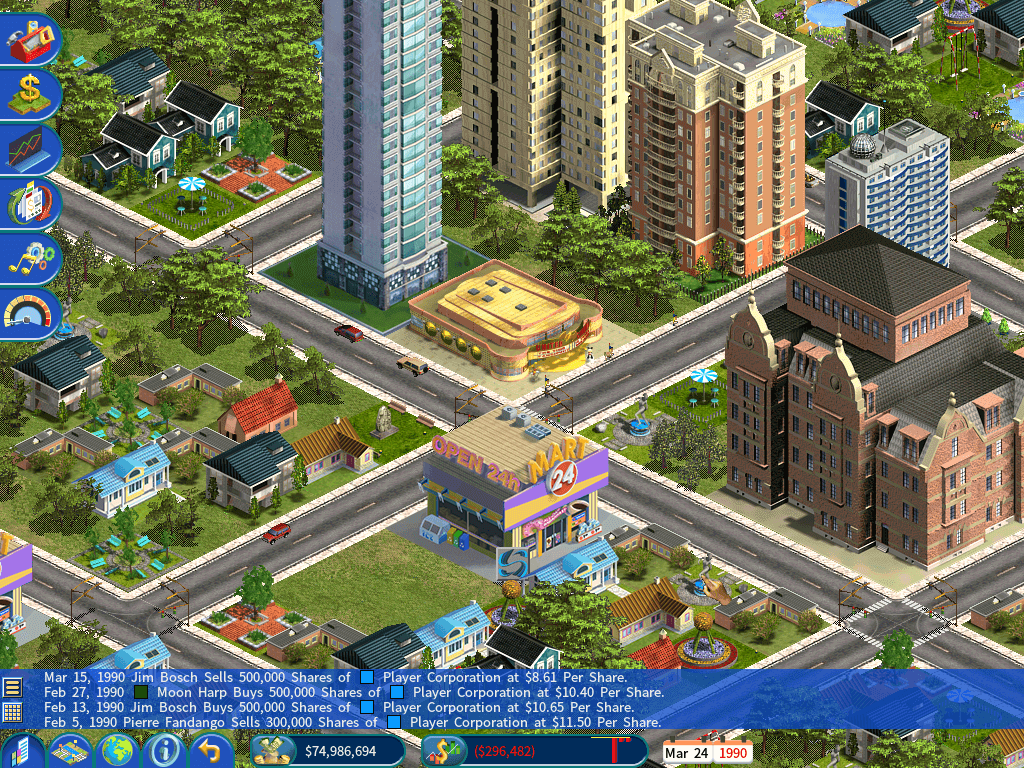The height and width of the screenshot is (768, 1024).
Task: Select the Moon Harp share purchase news
Action: pyautogui.click(x=353, y=692)
